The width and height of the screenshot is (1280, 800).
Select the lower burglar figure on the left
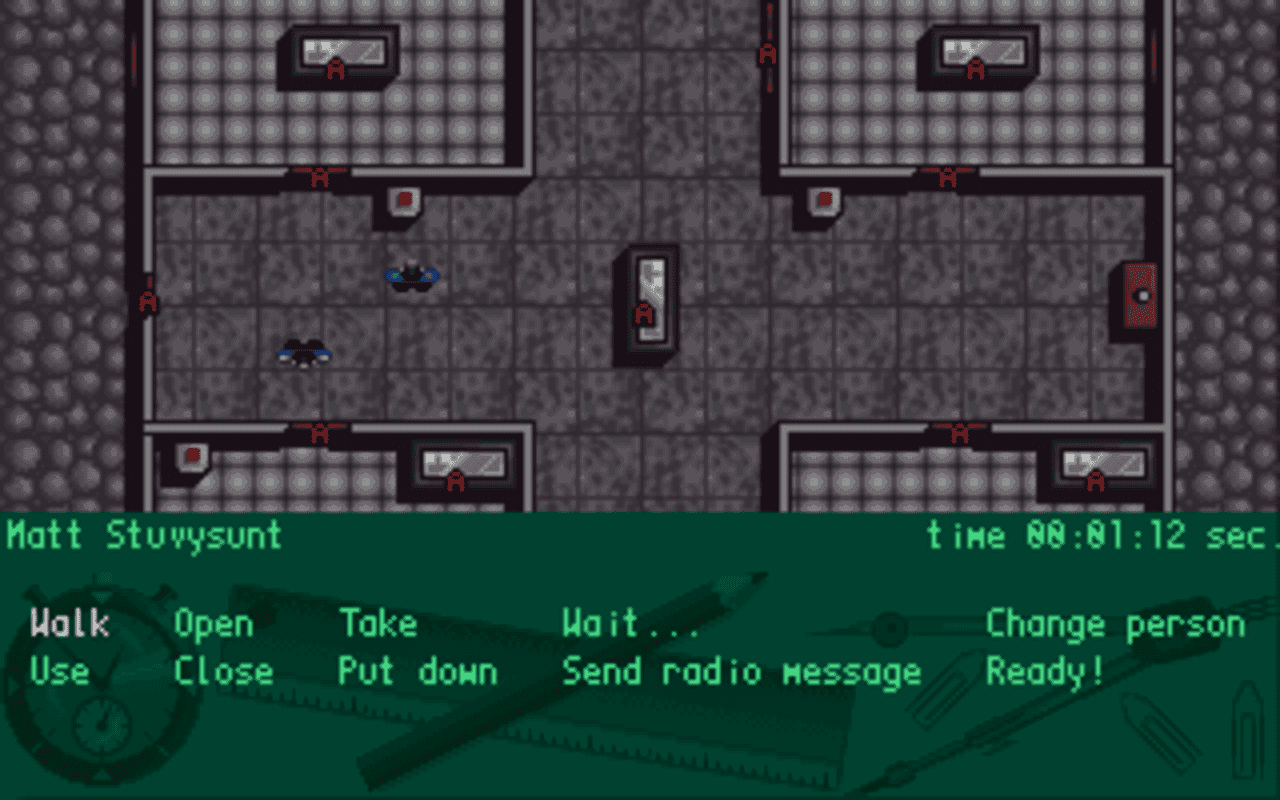[x=305, y=355]
